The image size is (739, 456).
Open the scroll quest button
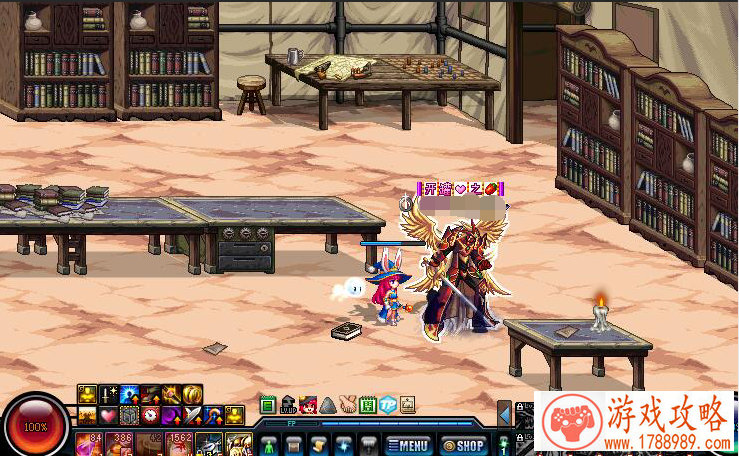coord(318,445)
